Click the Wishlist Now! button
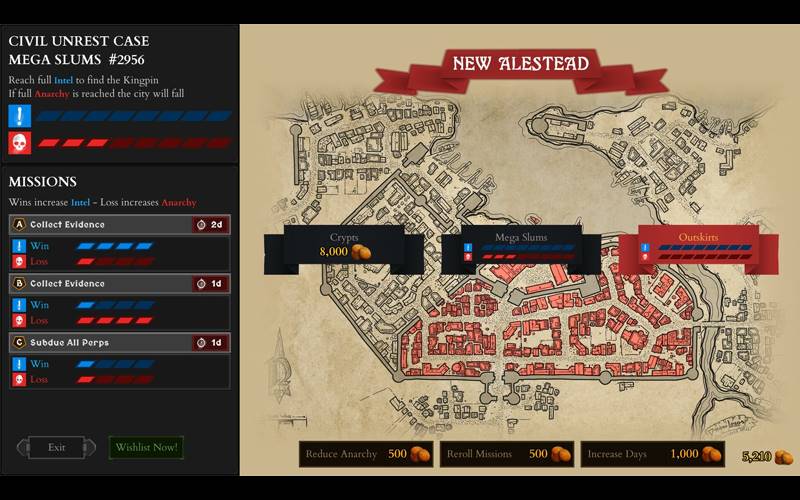The height and width of the screenshot is (500, 800). [x=146, y=447]
